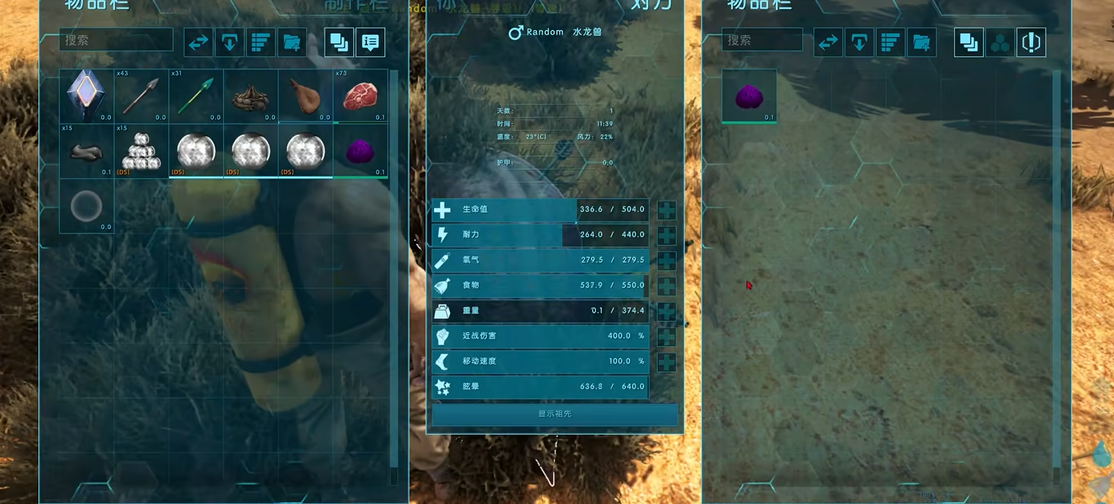
Task: Click the 显示祖先 show ancestors button
Action: click(555, 413)
